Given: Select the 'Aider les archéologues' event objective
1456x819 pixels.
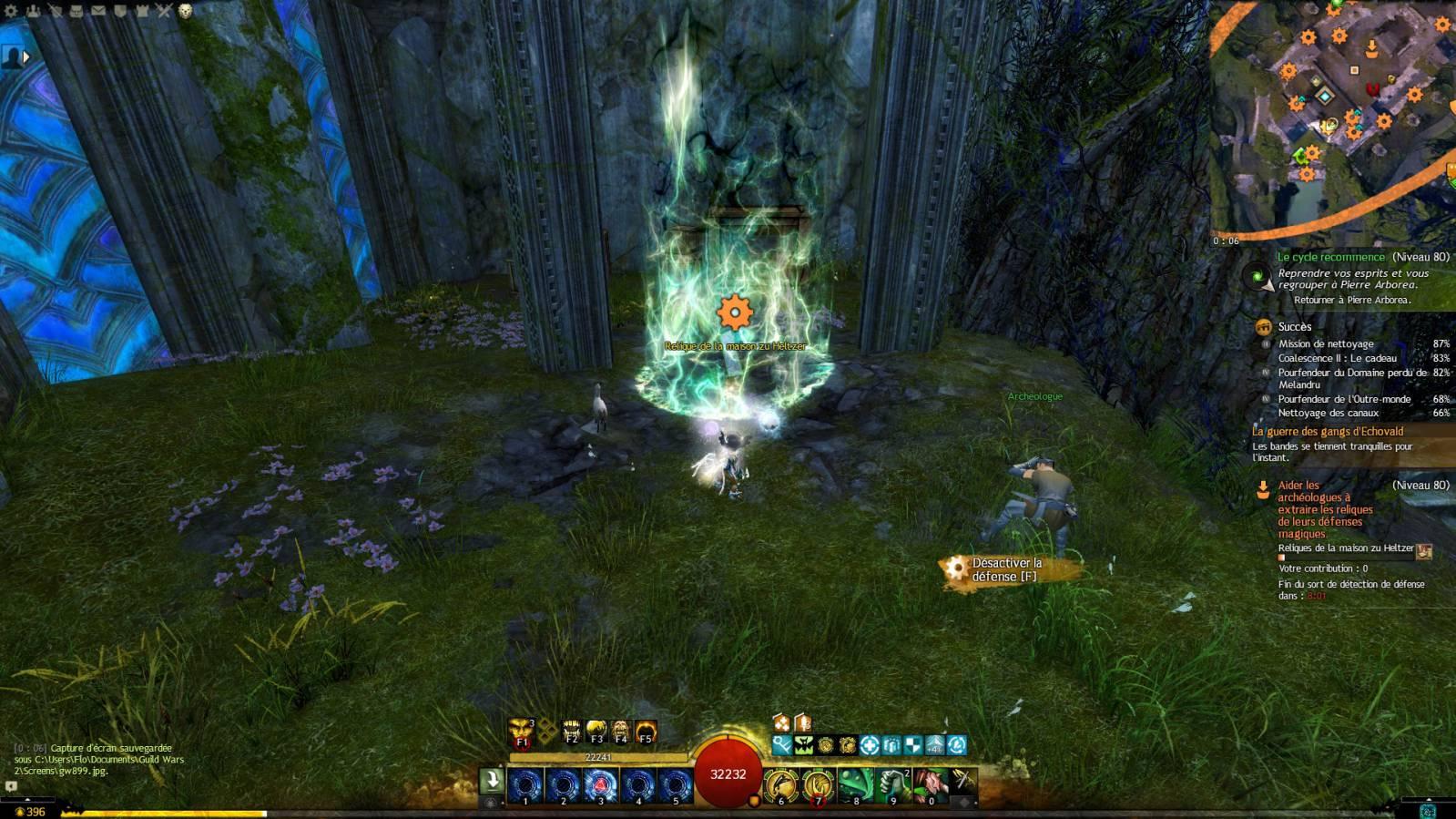Looking at the screenshot, I should [x=1325, y=509].
